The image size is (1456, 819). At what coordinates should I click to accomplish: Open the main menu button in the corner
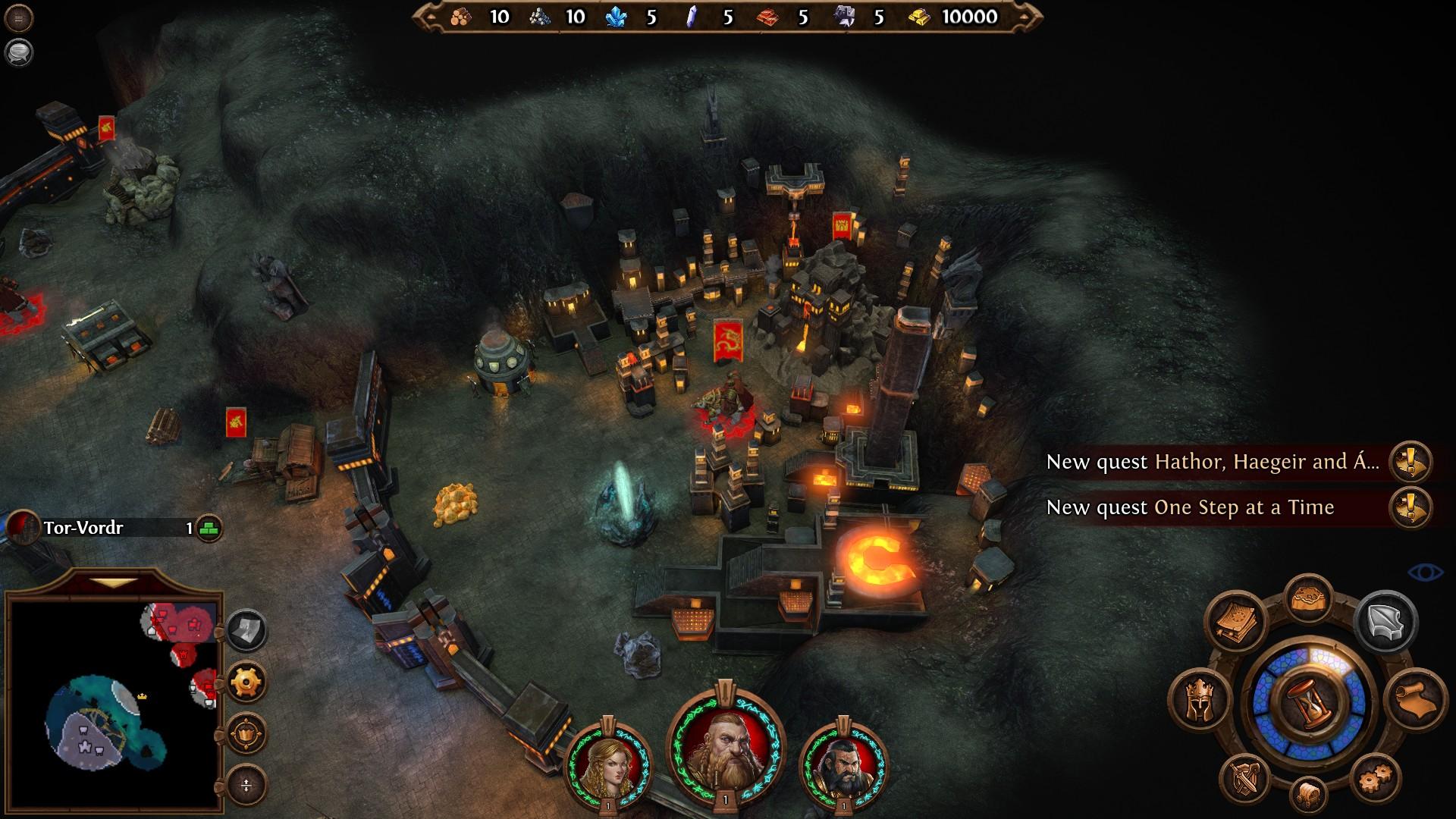pos(18,18)
